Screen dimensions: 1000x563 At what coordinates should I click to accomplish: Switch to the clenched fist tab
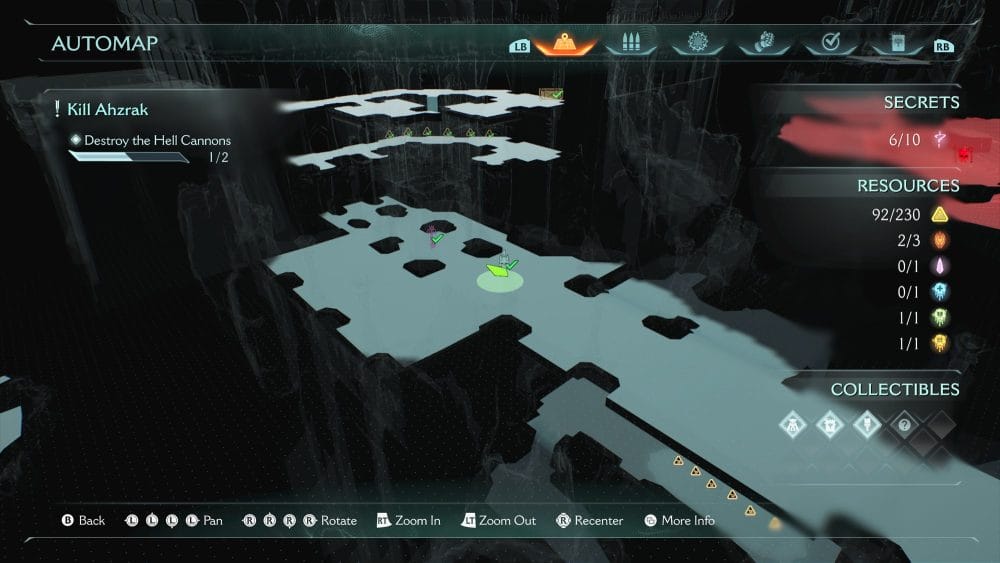[x=762, y=43]
